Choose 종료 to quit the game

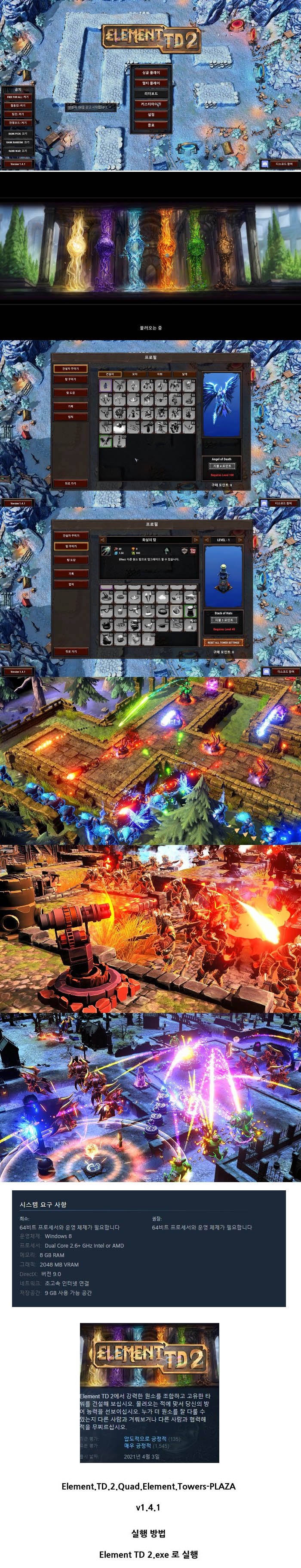point(151,125)
